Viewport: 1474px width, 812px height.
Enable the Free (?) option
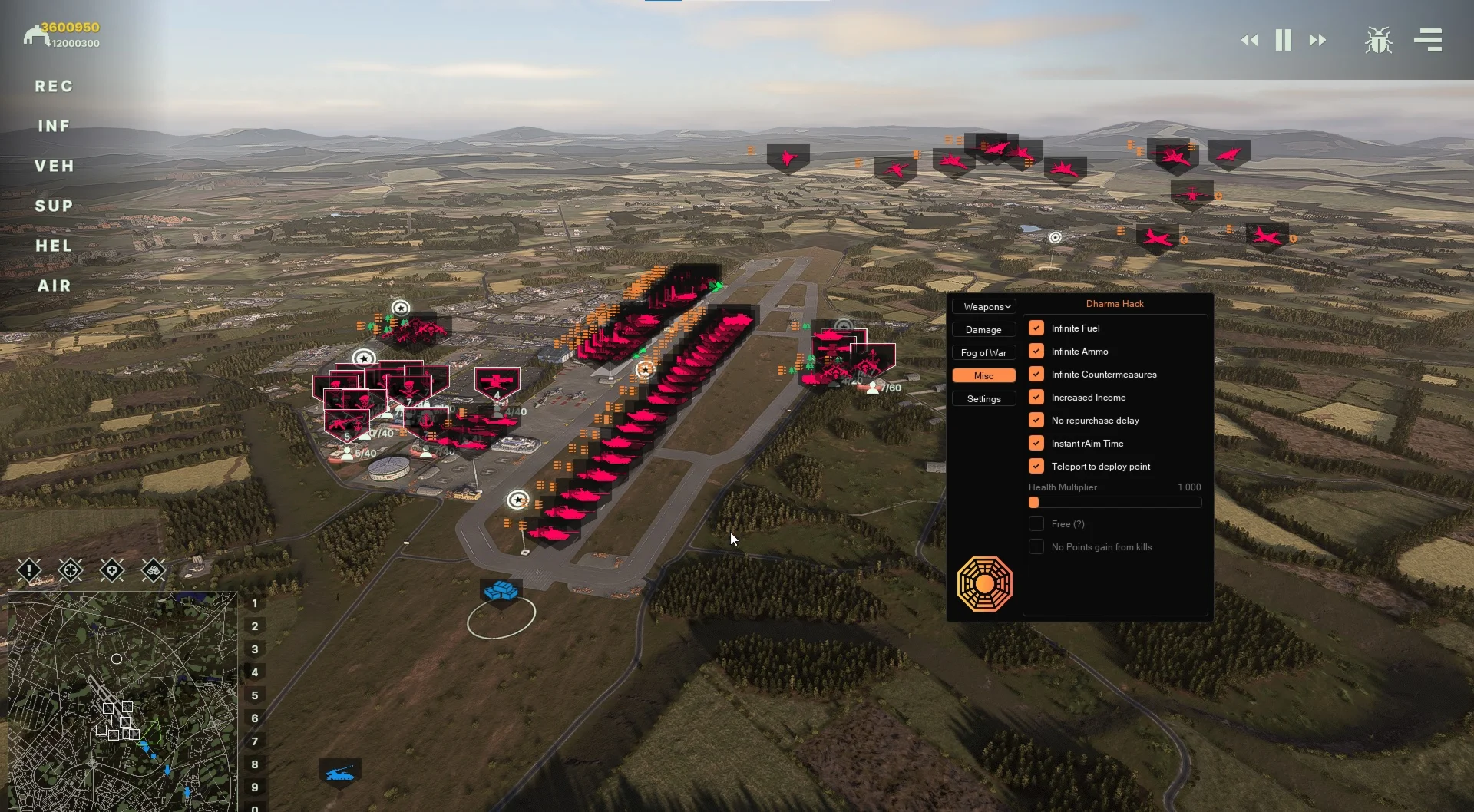point(1036,523)
